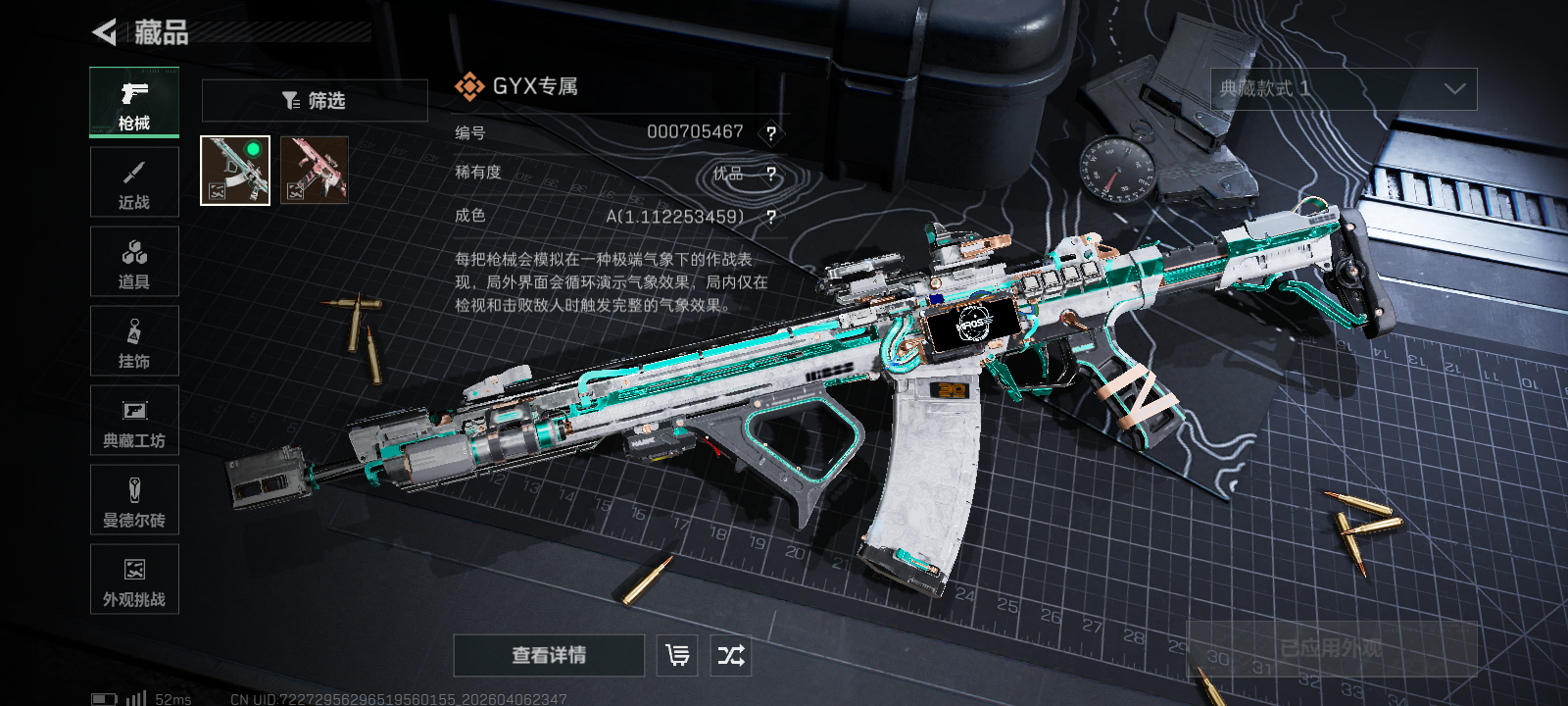
Task: Select the 道具 items tab
Action: click(x=134, y=262)
